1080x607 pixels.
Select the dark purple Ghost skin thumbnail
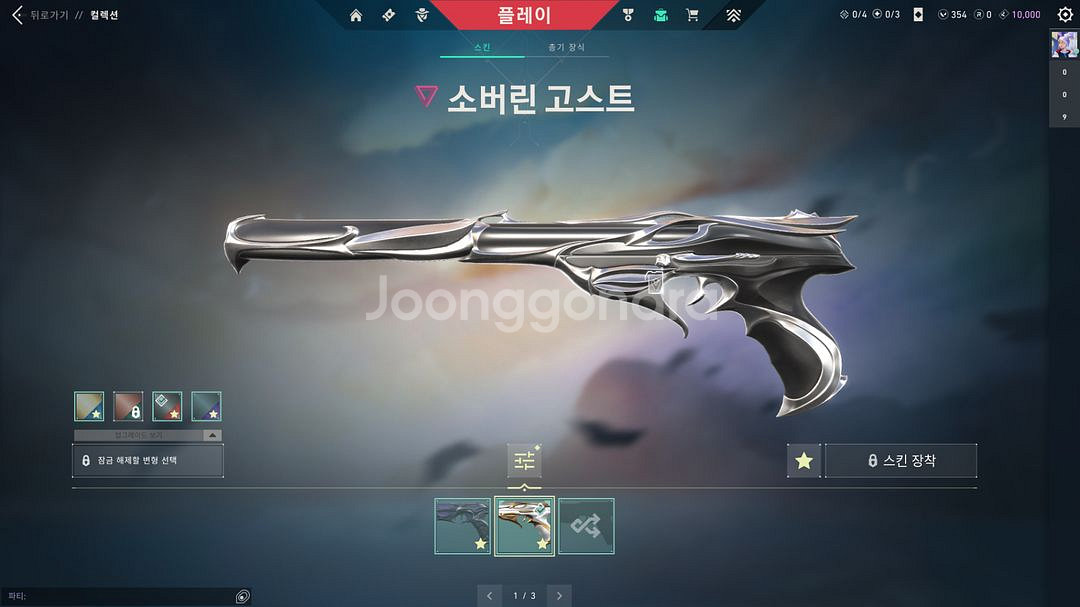click(463, 526)
